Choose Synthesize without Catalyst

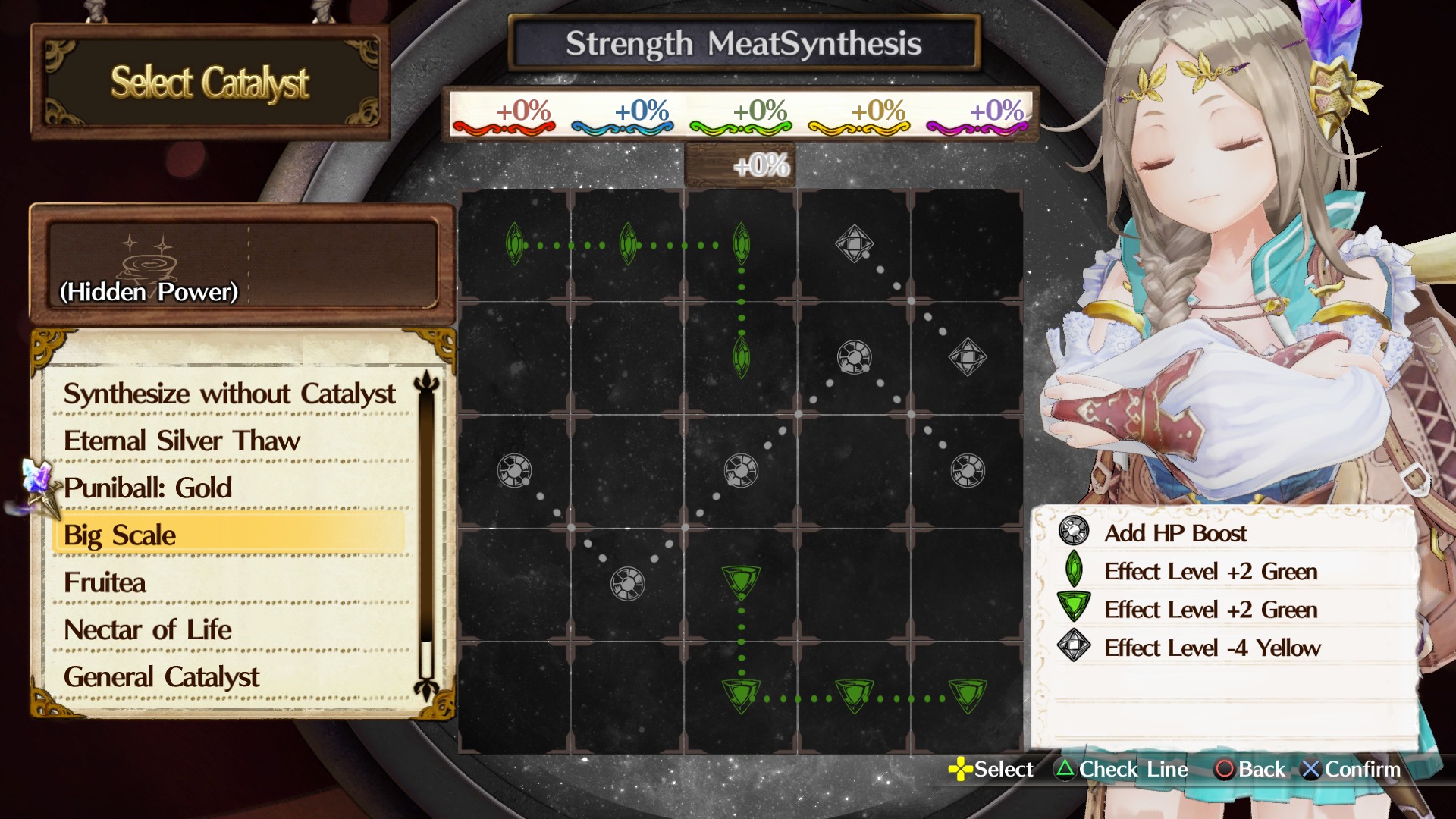pyautogui.click(x=229, y=394)
